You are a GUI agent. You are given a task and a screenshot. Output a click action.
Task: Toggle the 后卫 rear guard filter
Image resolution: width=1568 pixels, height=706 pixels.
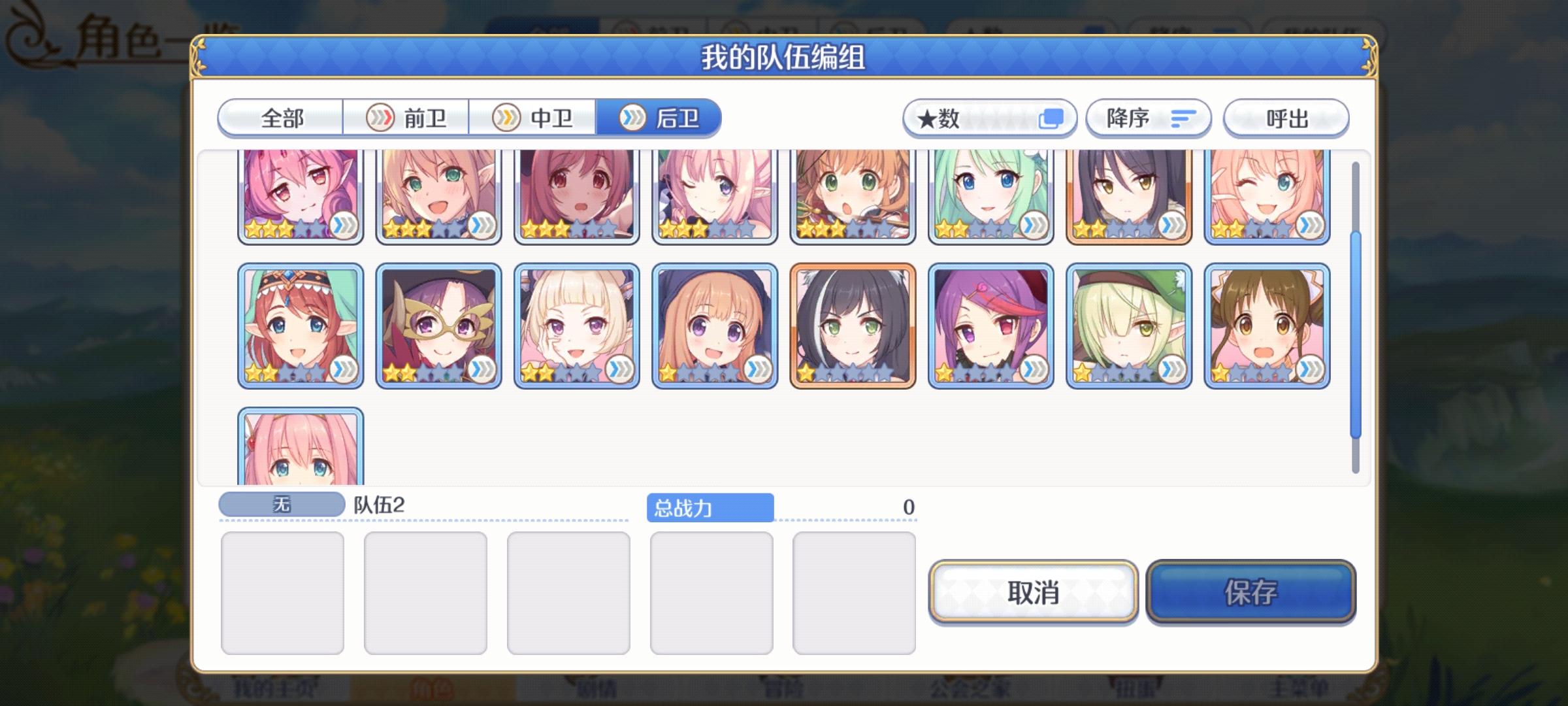click(660, 118)
